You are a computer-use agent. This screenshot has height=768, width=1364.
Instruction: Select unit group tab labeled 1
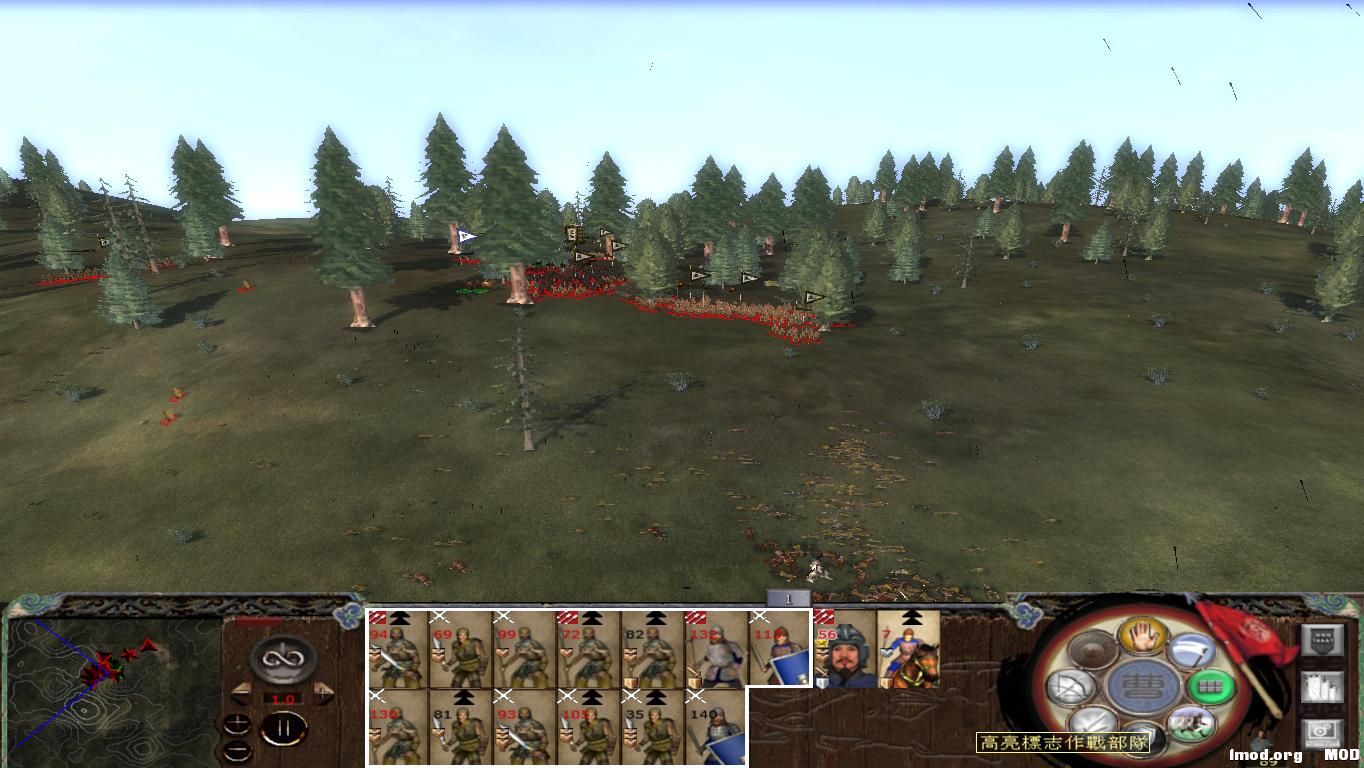(x=790, y=597)
